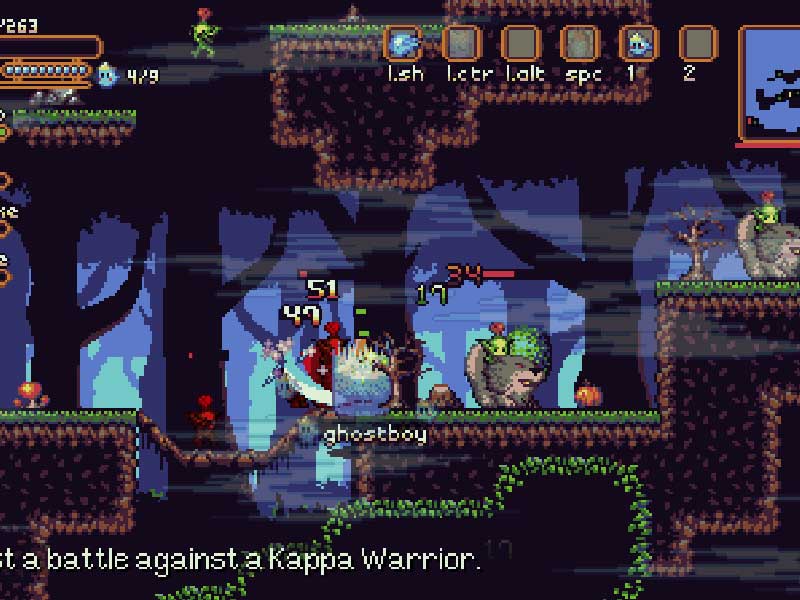The height and width of the screenshot is (600, 800).
Task: Use the blue potion in slot 1
Action: point(639,44)
